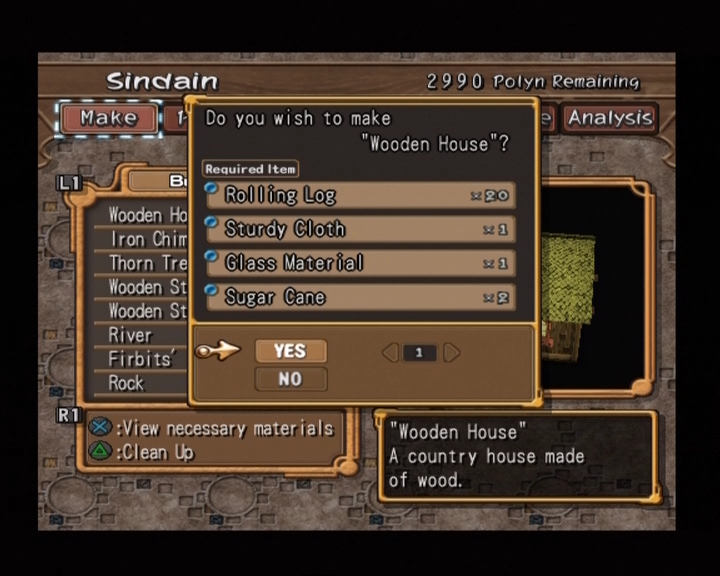Increase quantity with the right arrow

pyautogui.click(x=452, y=352)
